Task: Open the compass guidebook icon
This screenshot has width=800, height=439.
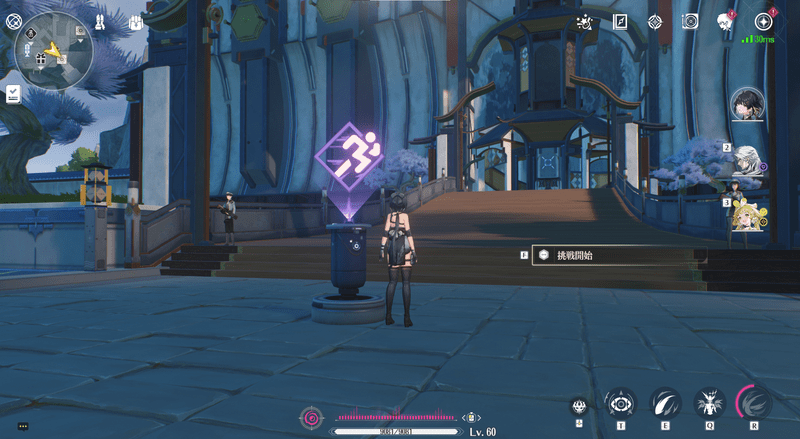Action: pyautogui.click(x=620, y=22)
